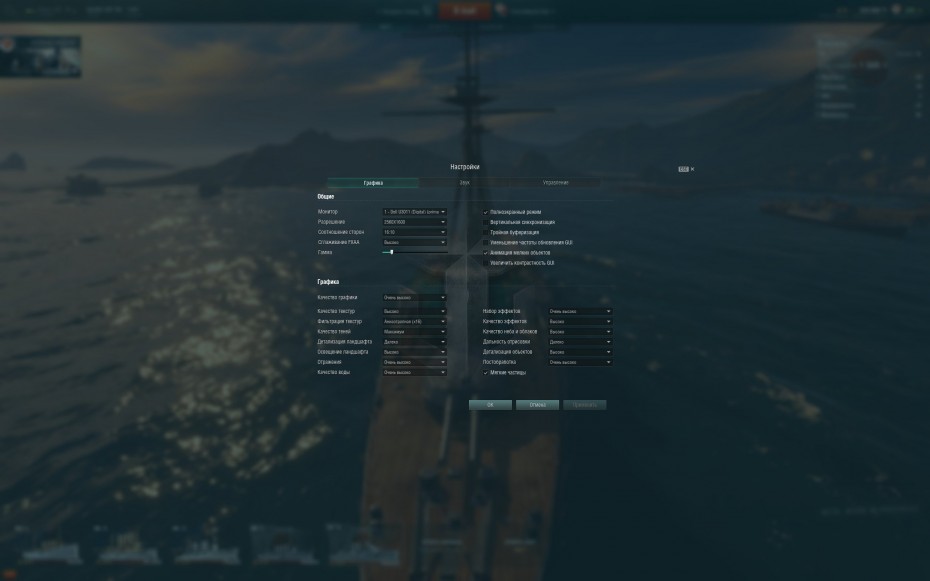The image size is (930, 581).
Task: Open the Качество графики dropdown
Action: coord(414,298)
